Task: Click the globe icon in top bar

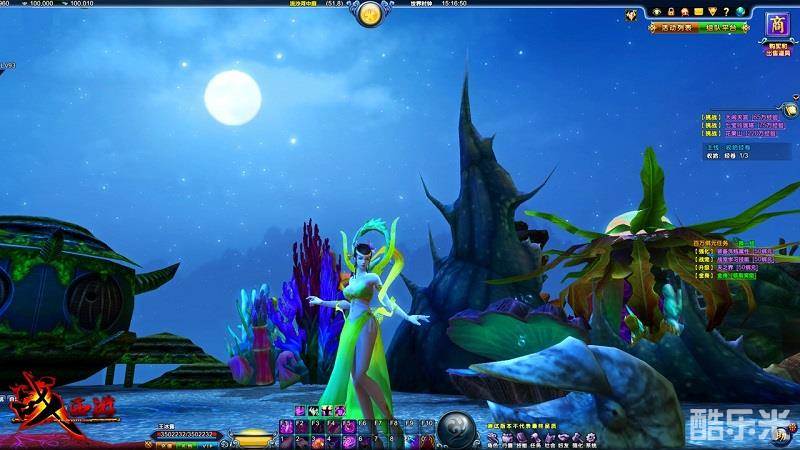Action: tap(741, 11)
